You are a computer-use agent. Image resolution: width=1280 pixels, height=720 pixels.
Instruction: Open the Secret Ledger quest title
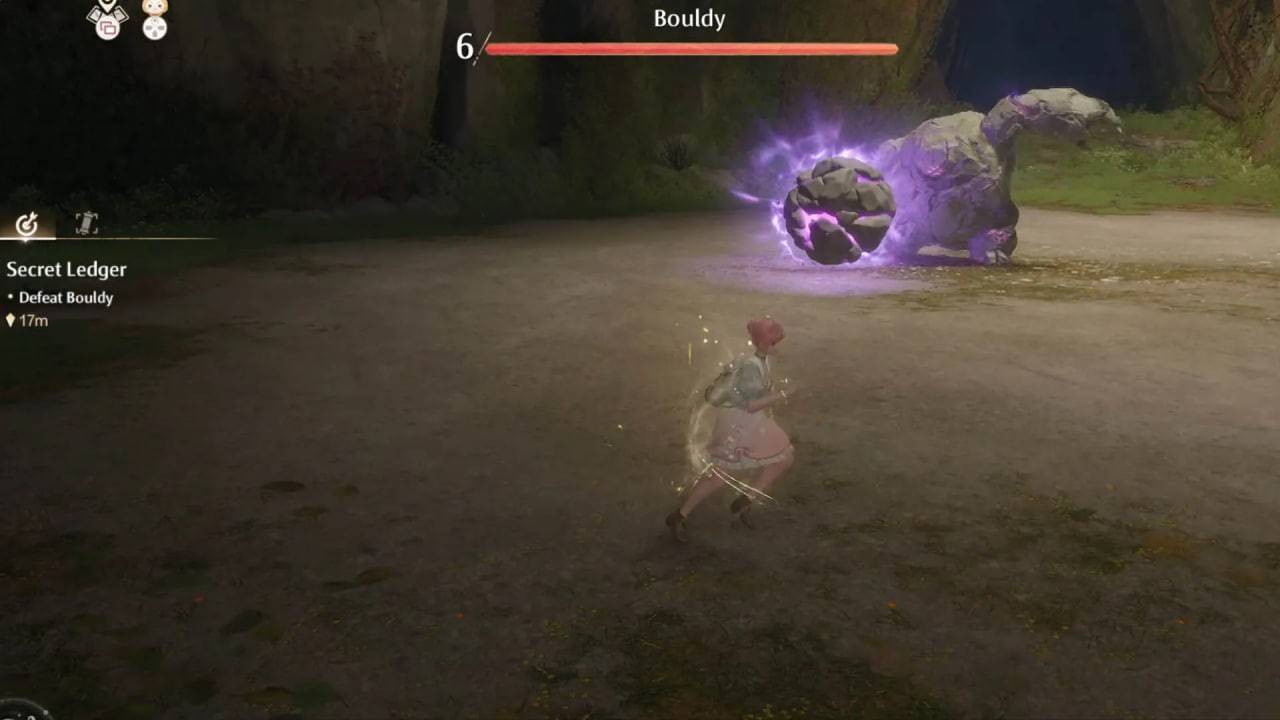coord(66,269)
